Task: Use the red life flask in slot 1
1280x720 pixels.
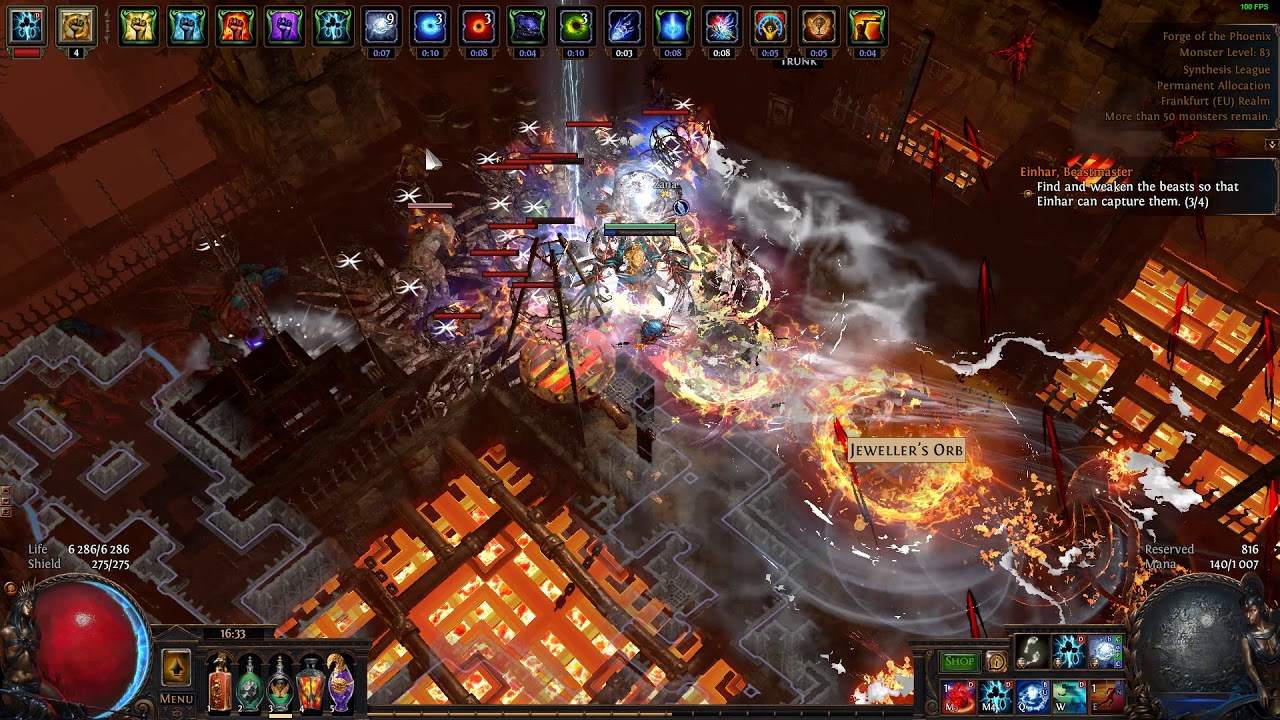Action: pyautogui.click(x=220, y=685)
